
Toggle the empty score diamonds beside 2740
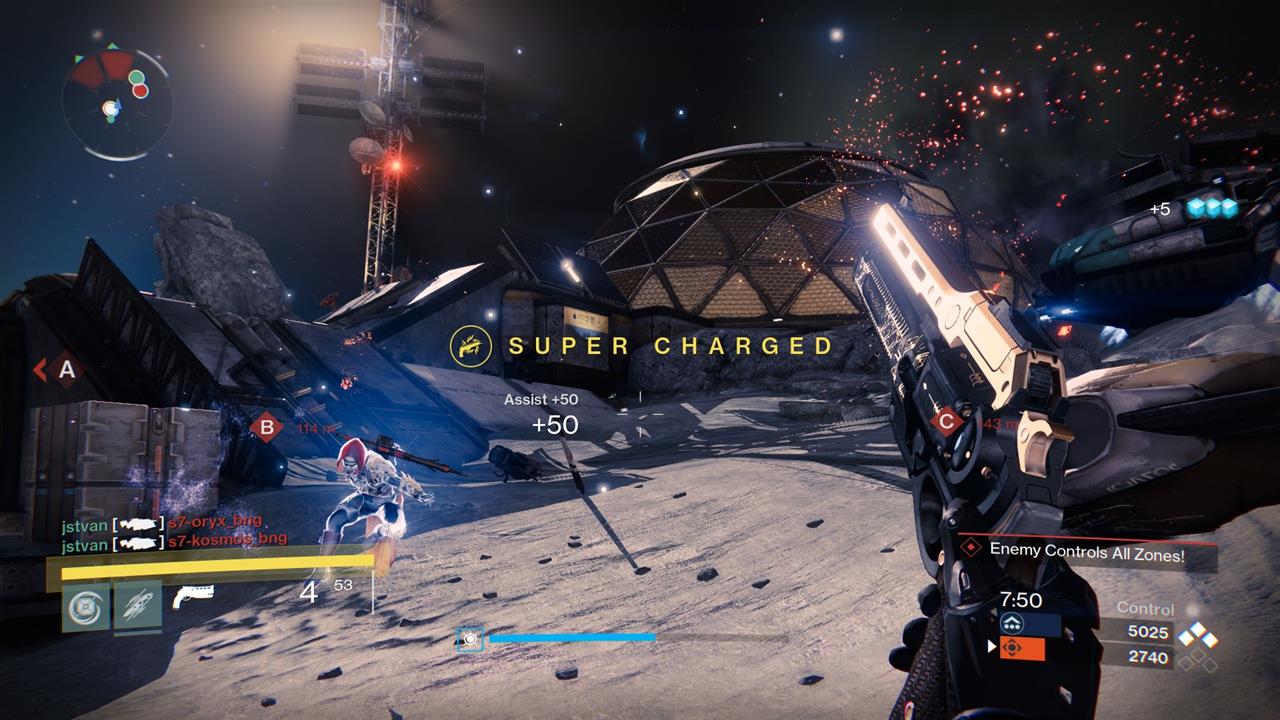click(1200, 661)
